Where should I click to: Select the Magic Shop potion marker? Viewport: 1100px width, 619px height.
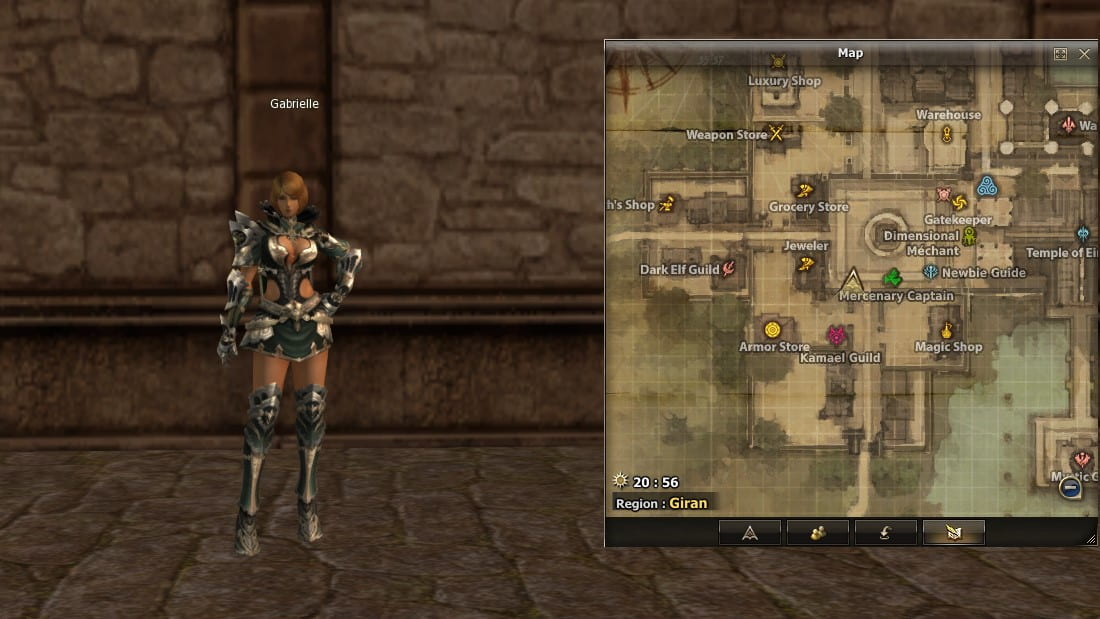tap(946, 329)
